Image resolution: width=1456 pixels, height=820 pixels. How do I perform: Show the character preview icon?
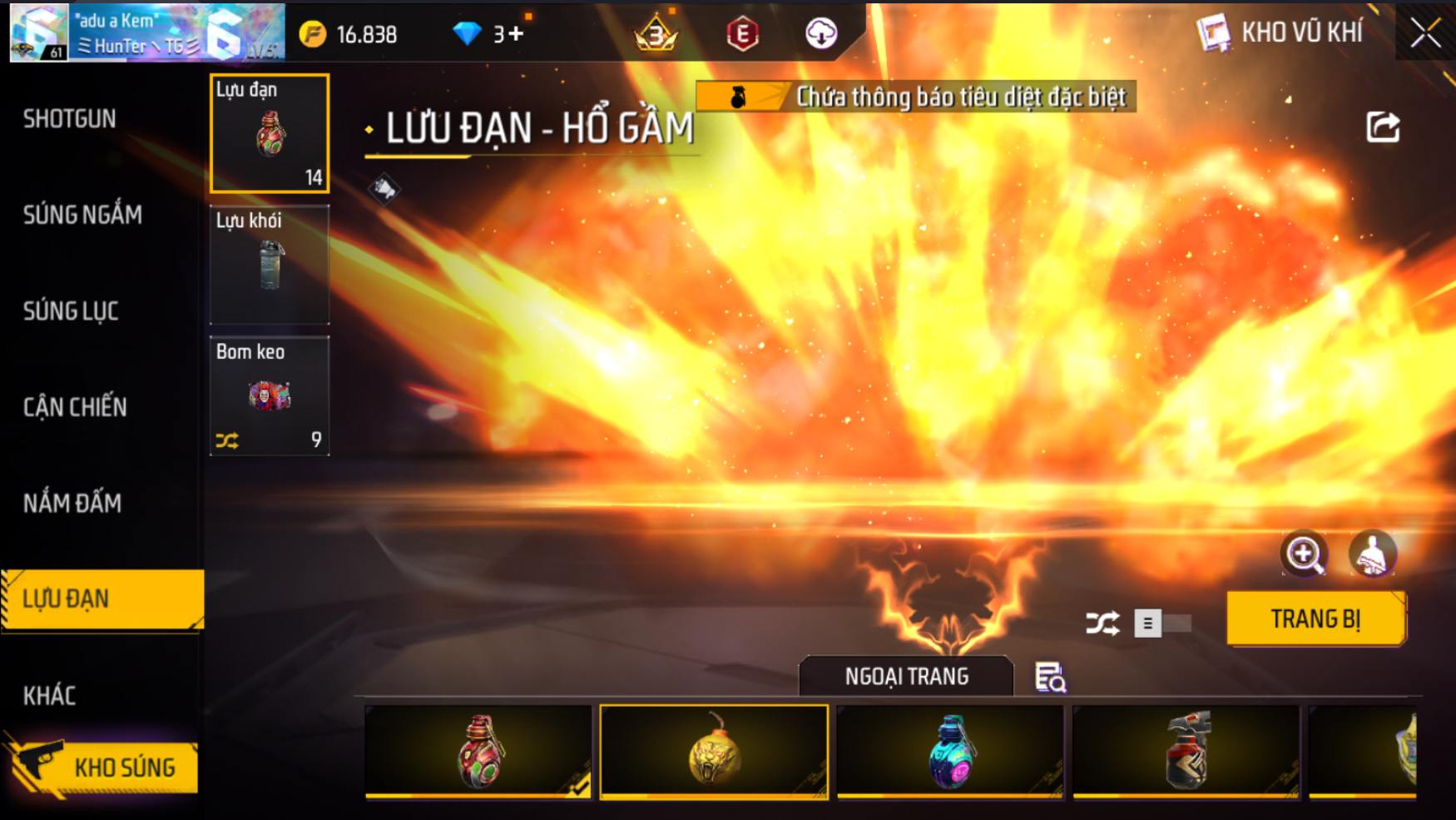pyautogui.click(x=1372, y=554)
